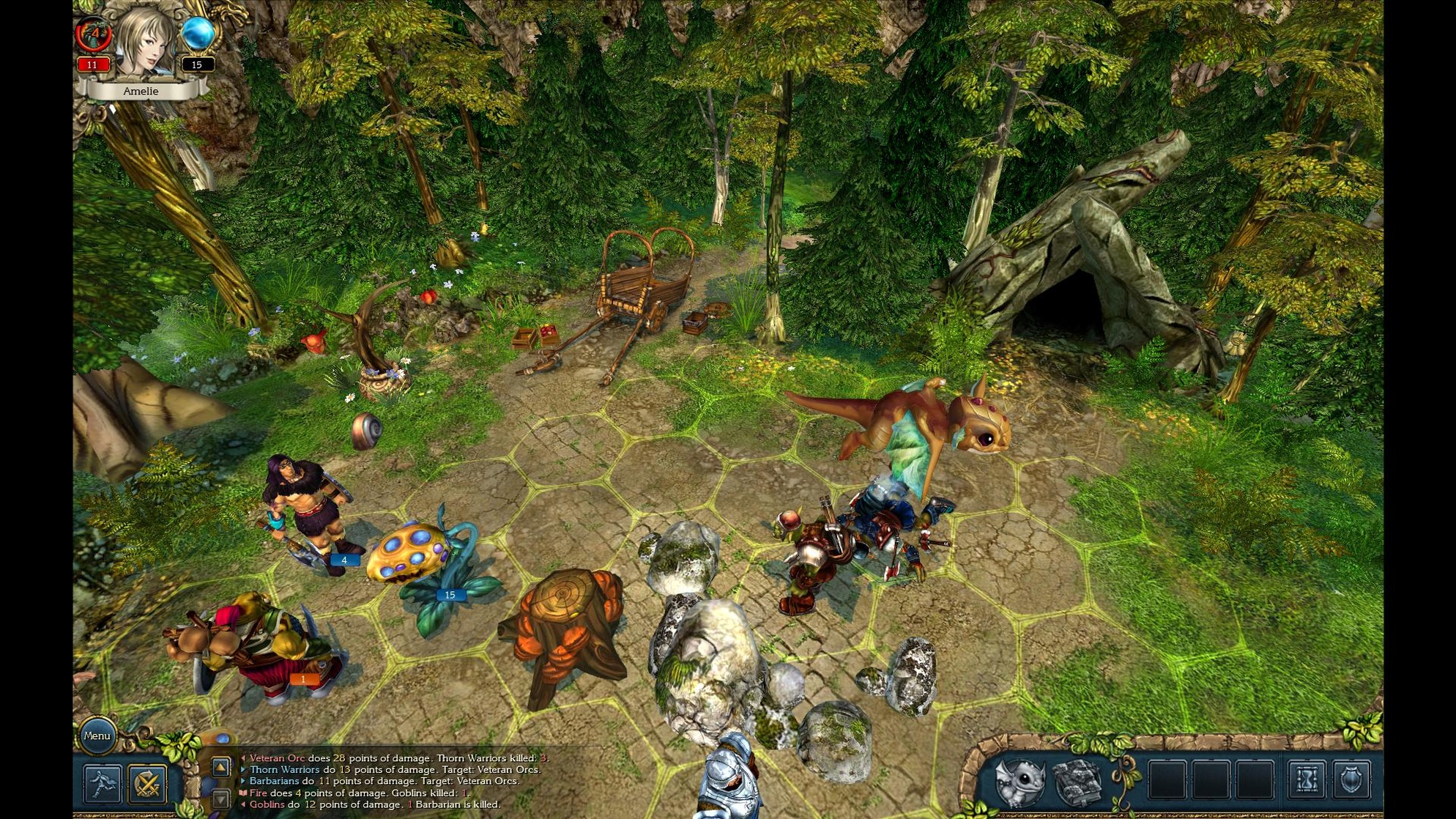Click Amelie's hero portrait
This screenshot has width=1456, height=819.
point(145,42)
